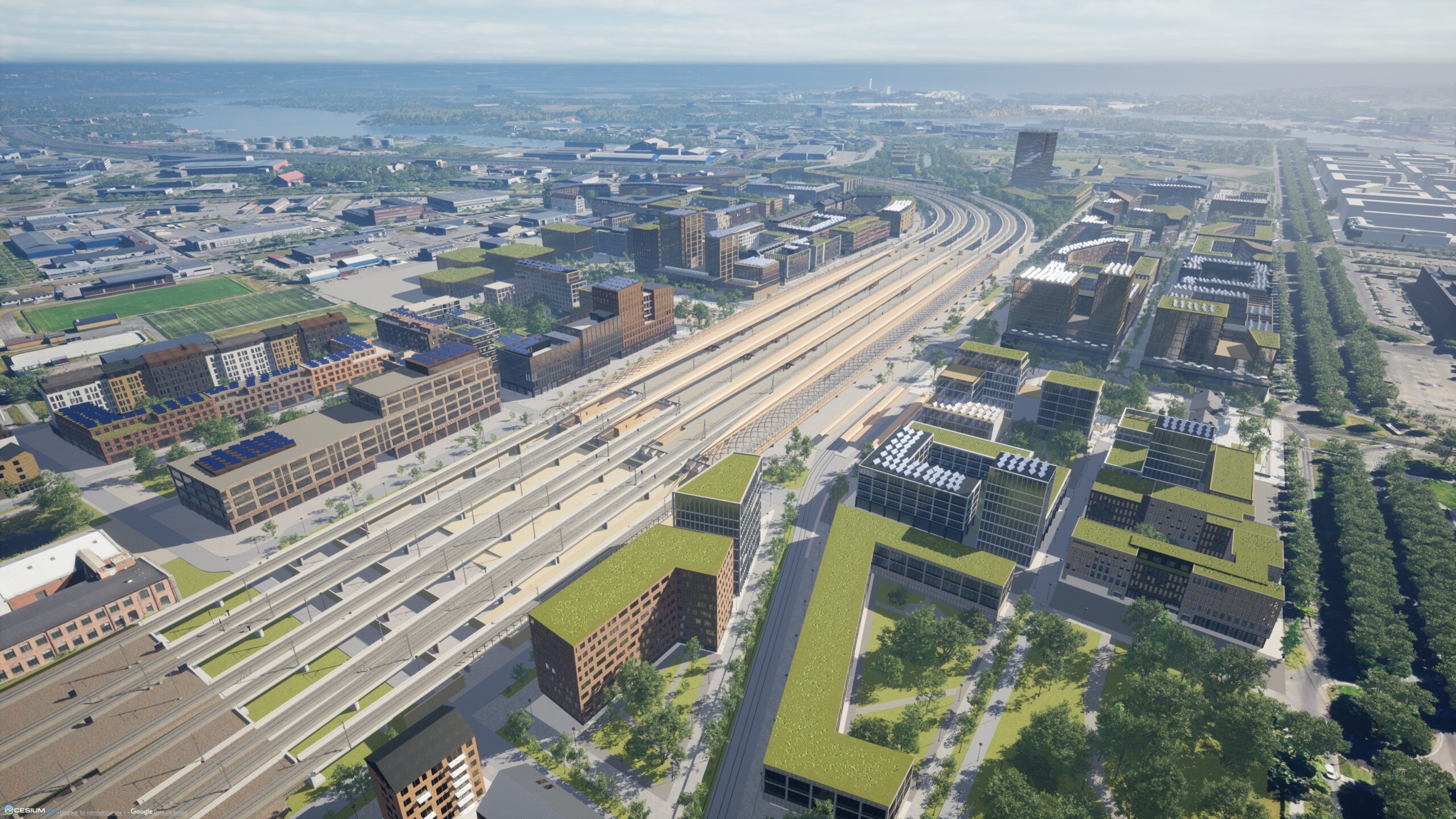Open the Data attribution link beside Google
The height and width of the screenshot is (819, 1456).
point(168,812)
